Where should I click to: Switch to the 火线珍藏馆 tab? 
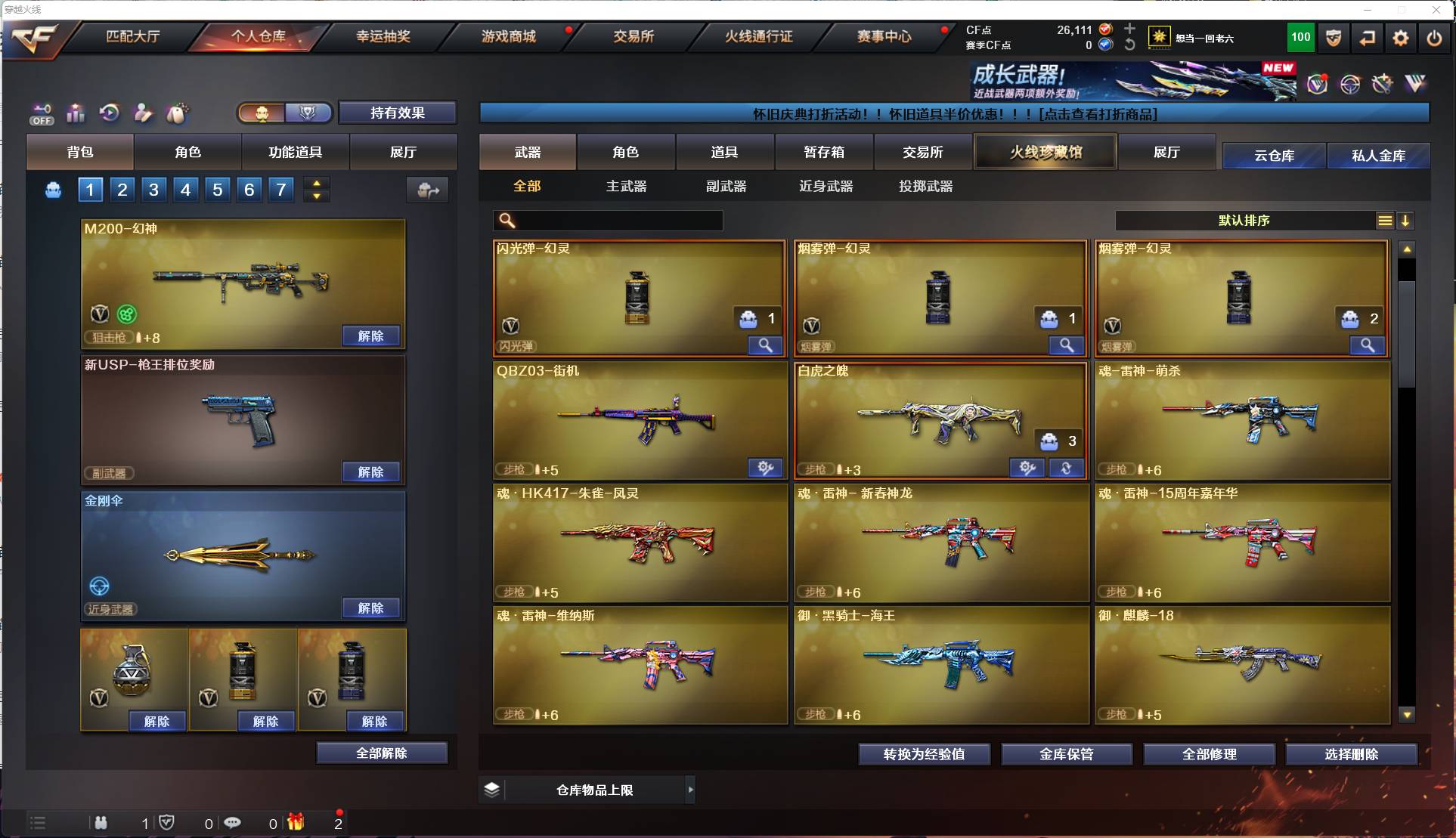tap(1045, 151)
